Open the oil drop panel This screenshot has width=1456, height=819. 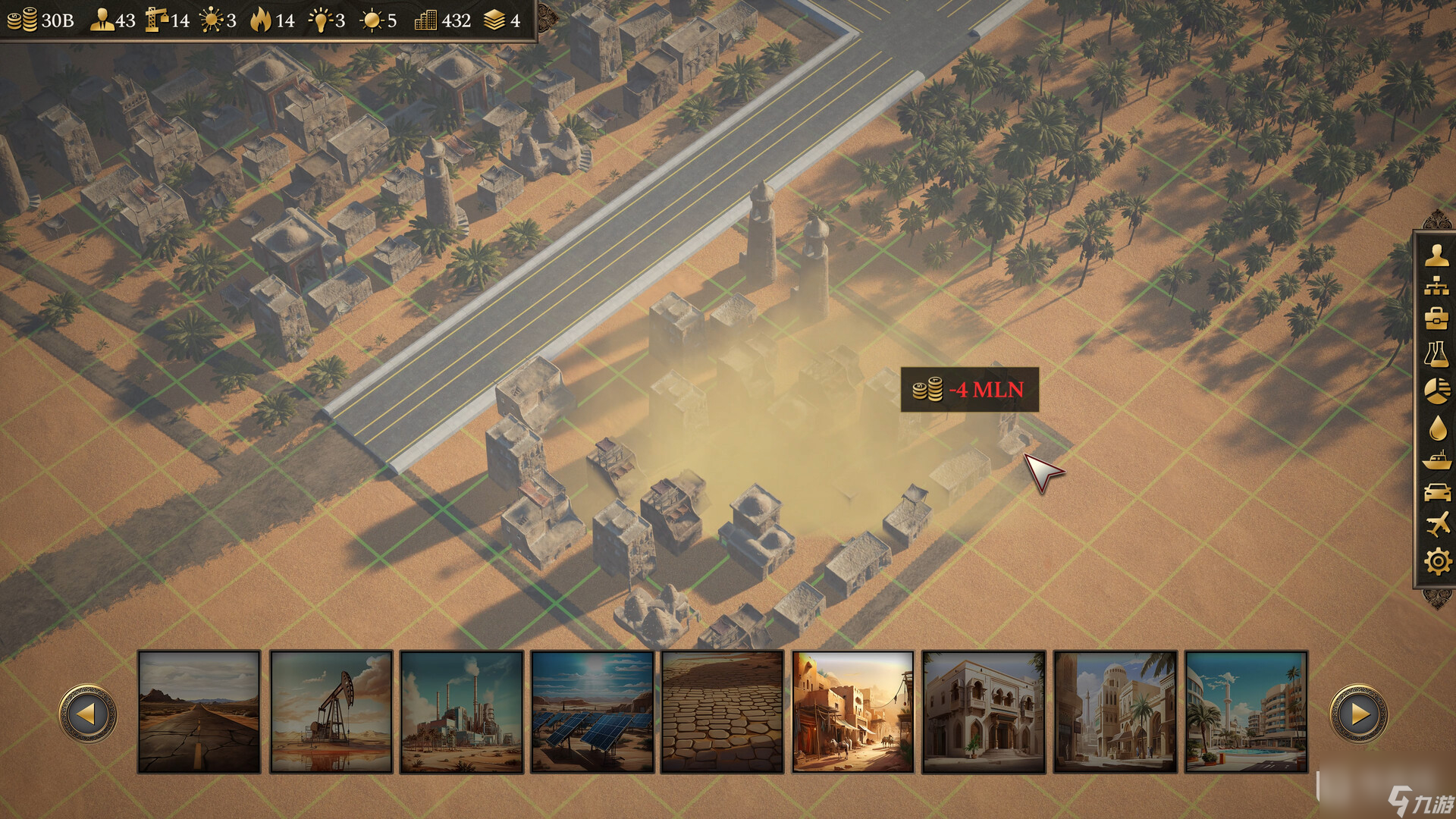click(1436, 428)
